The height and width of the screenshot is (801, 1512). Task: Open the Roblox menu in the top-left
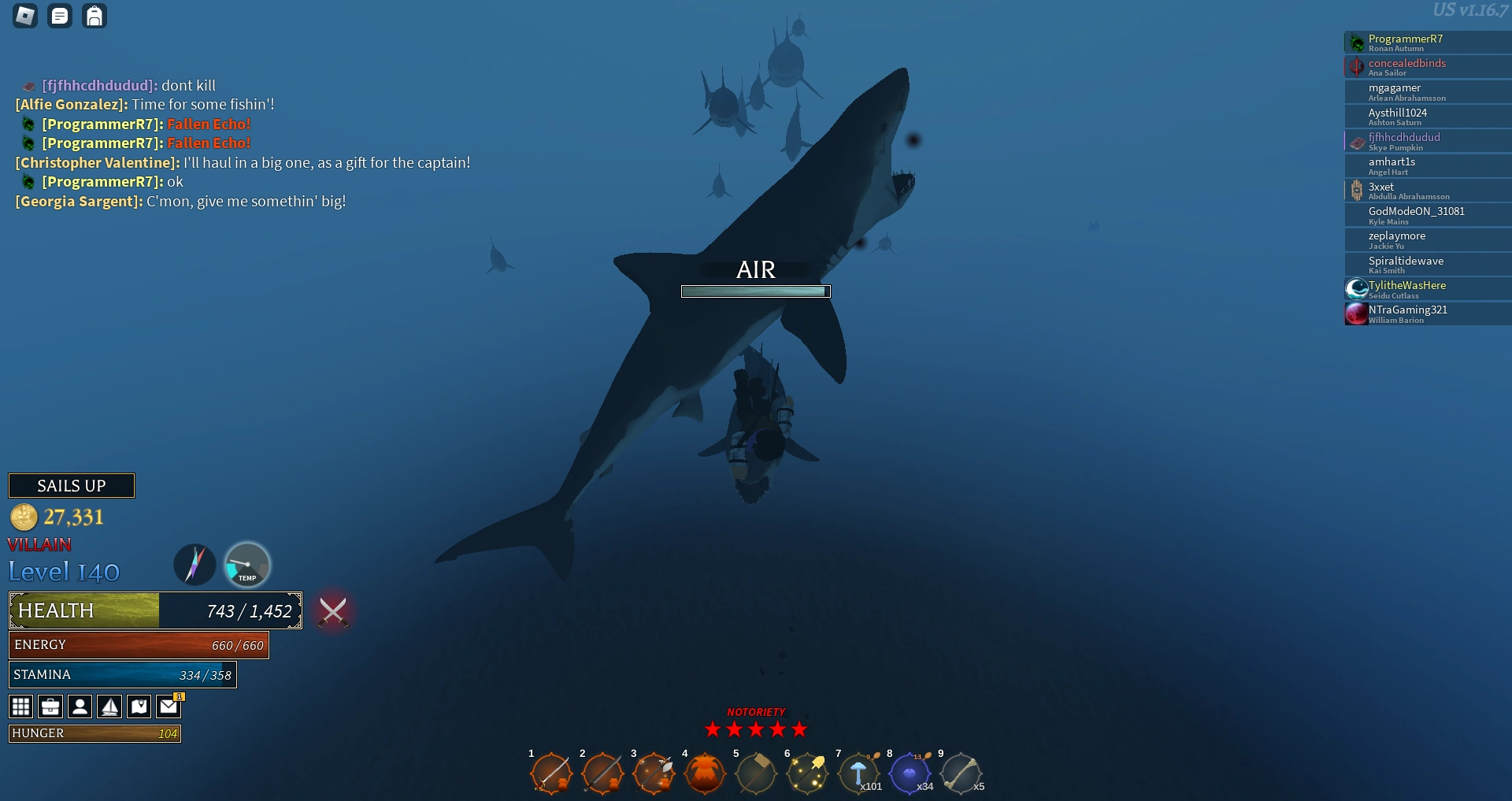(x=24, y=15)
